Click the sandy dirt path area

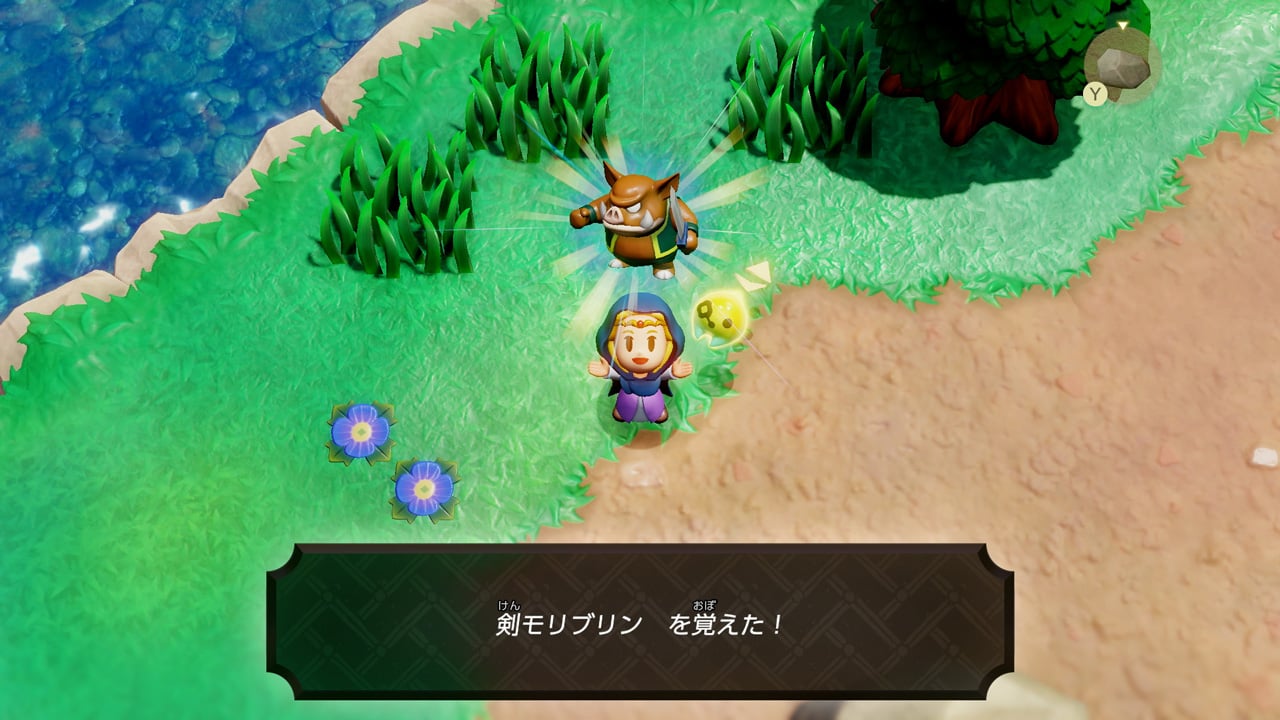click(x=1000, y=420)
